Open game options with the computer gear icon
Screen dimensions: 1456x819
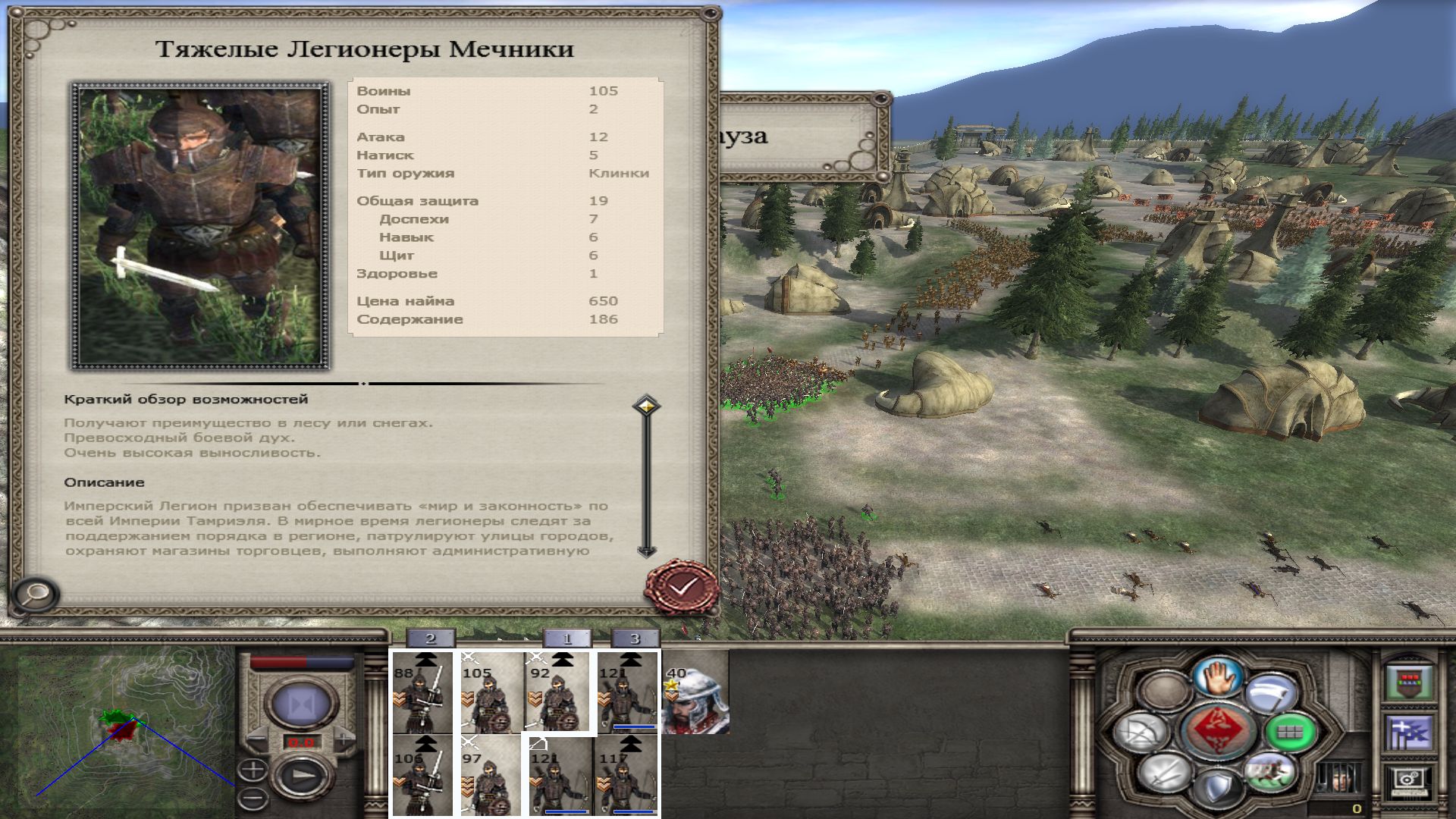pos(1409,783)
